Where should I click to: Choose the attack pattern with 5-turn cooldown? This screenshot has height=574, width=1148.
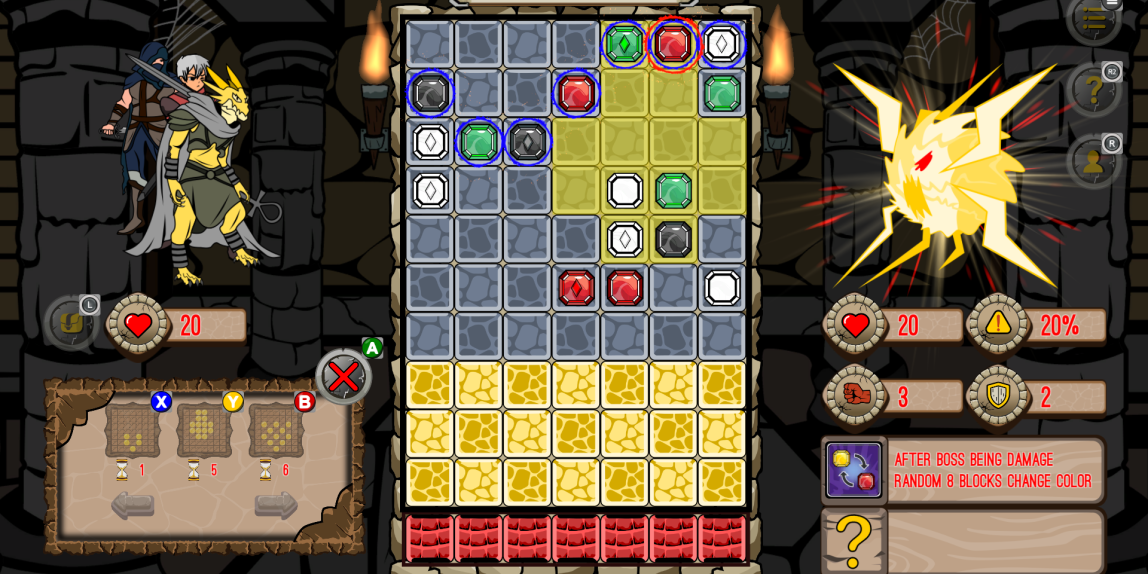204,431
